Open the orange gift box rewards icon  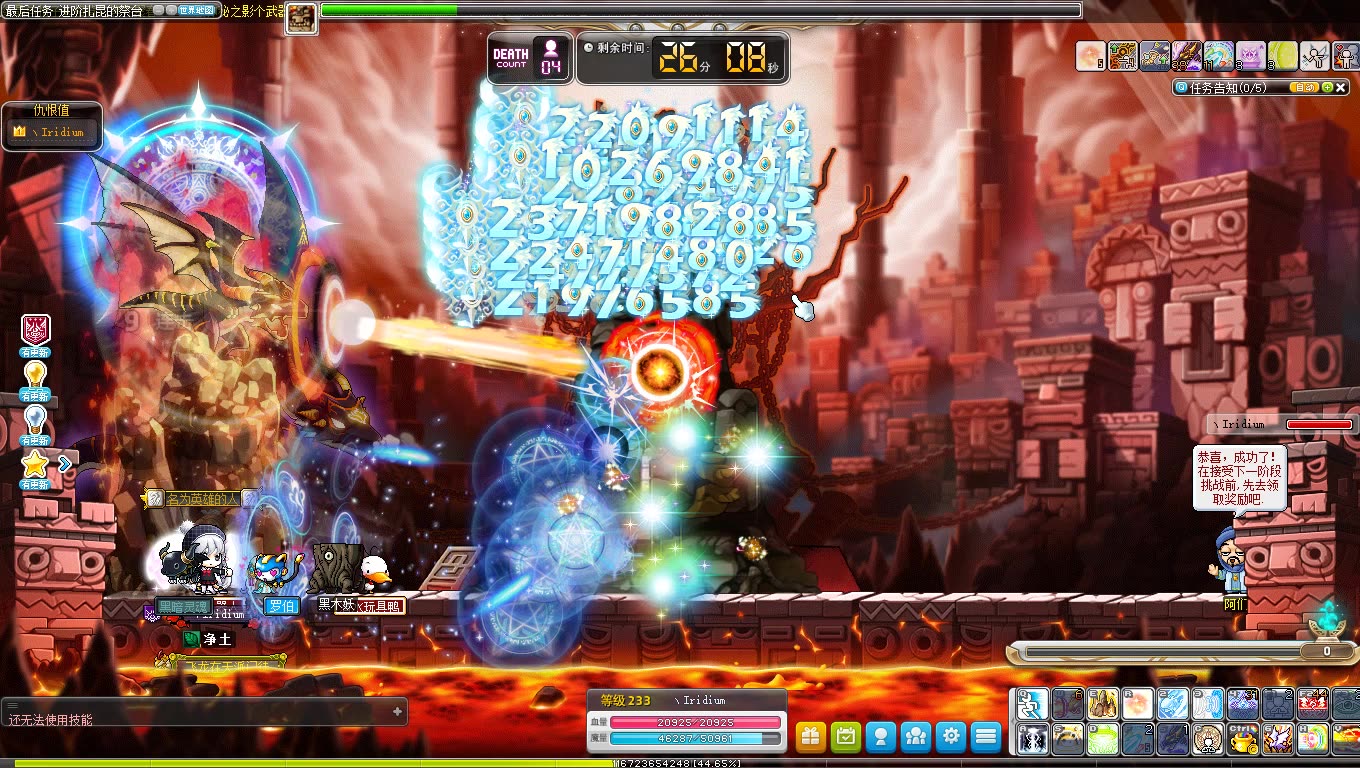[810, 736]
